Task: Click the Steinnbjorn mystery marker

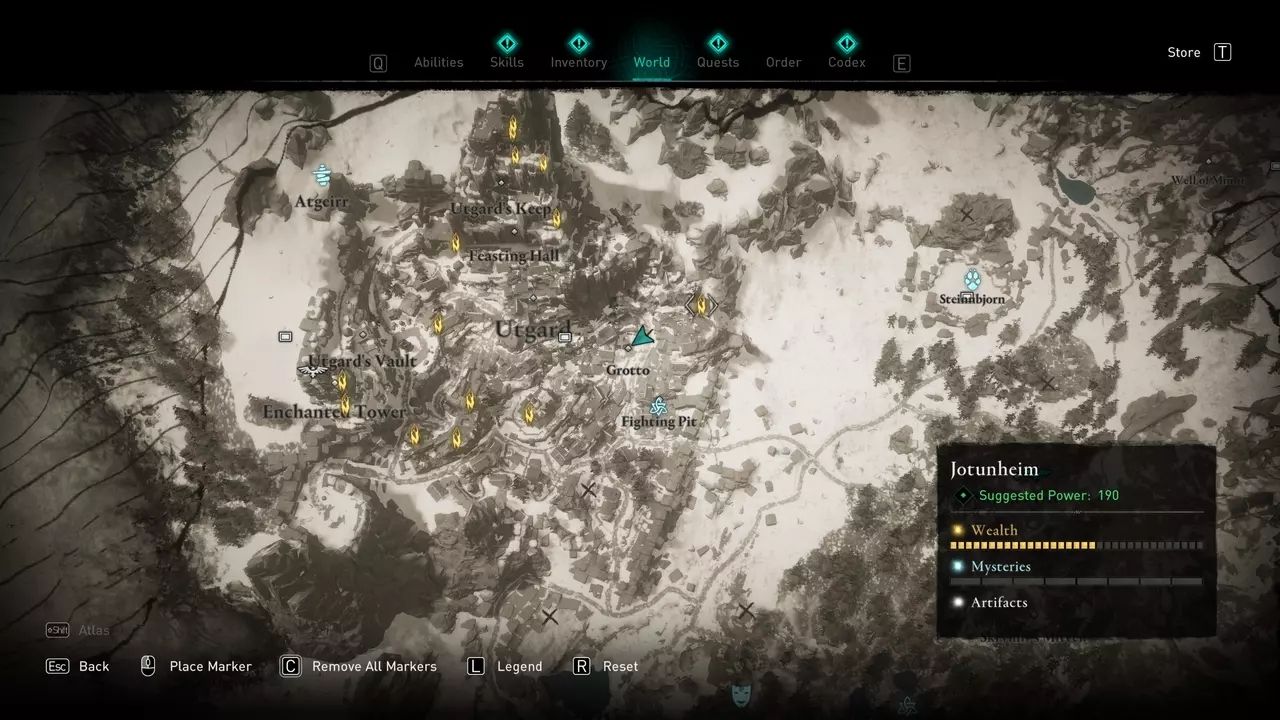Action: pyautogui.click(x=971, y=279)
